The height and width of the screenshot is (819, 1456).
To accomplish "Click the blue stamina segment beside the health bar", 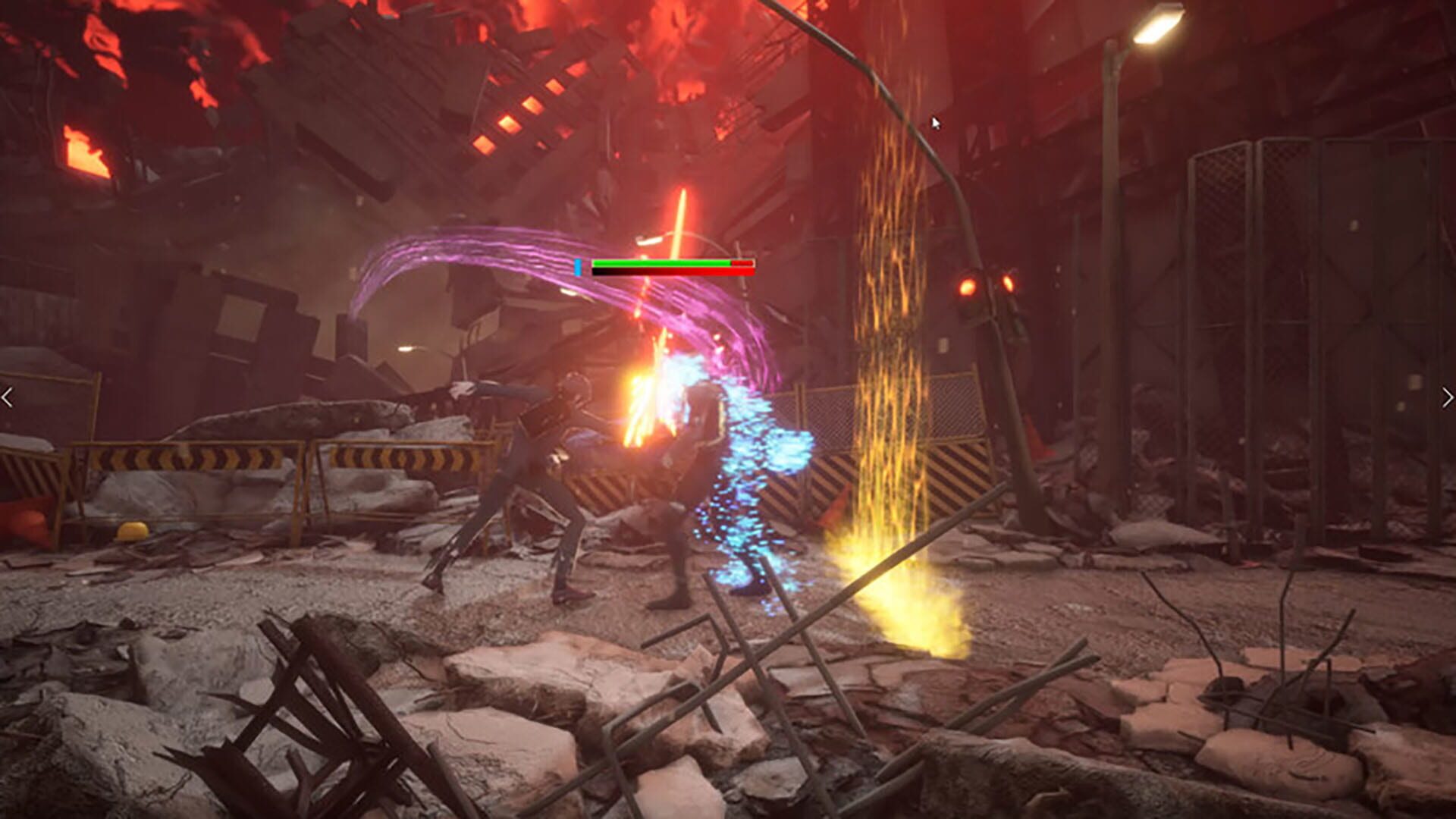I will 579,267.
